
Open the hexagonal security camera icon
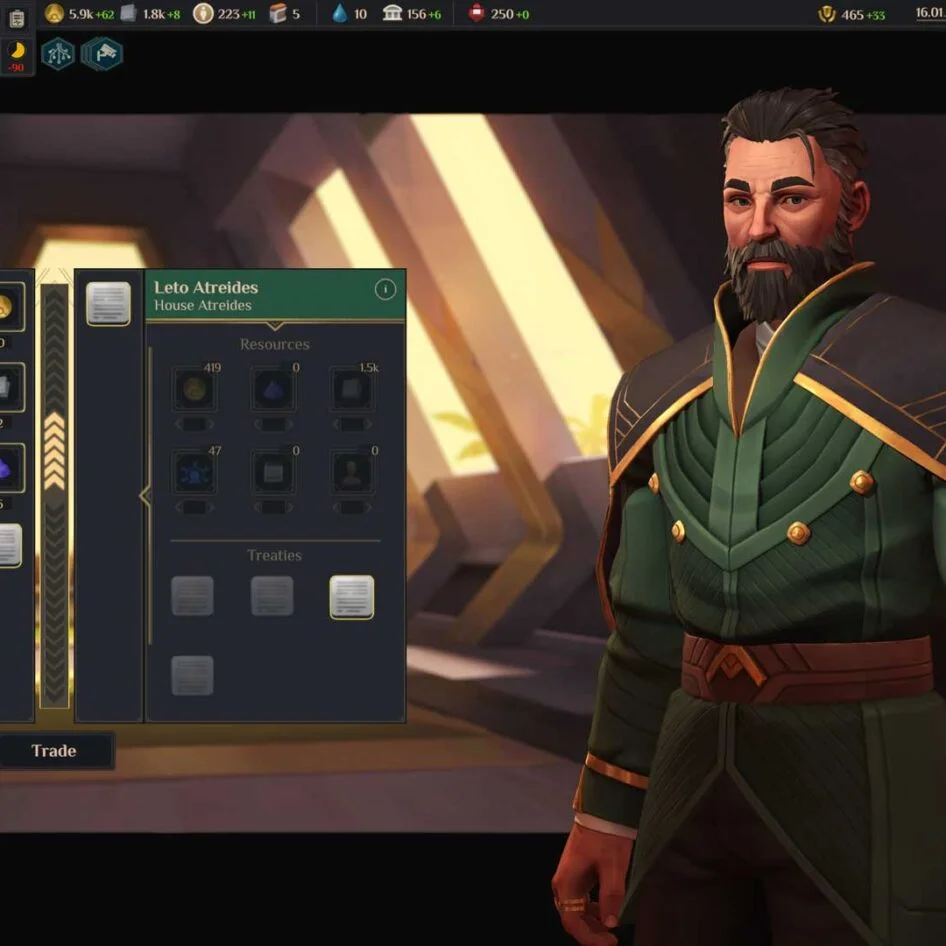coord(102,54)
